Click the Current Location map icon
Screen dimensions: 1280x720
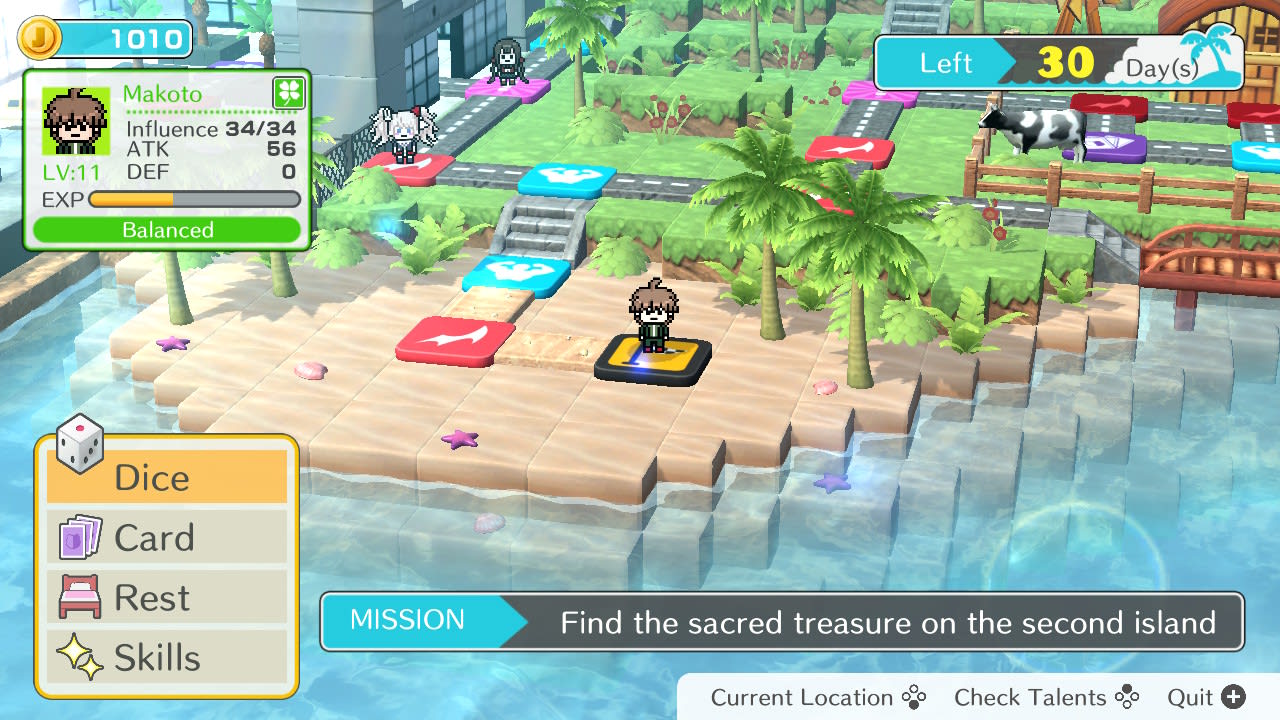tap(915, 696)
